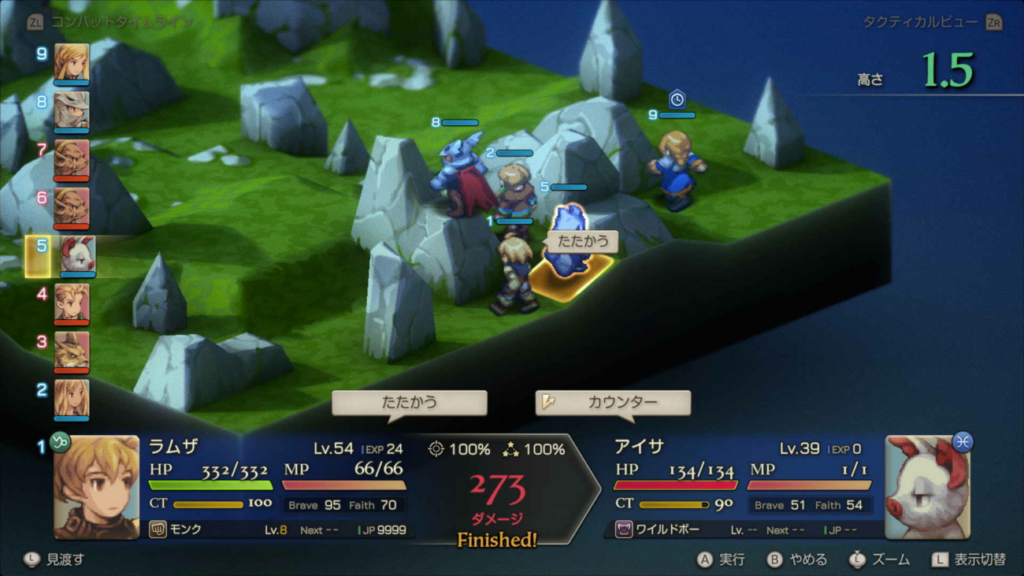1024x576 pixels.
Task: Select turn order portrait number 9
Action: coord(71,62)
